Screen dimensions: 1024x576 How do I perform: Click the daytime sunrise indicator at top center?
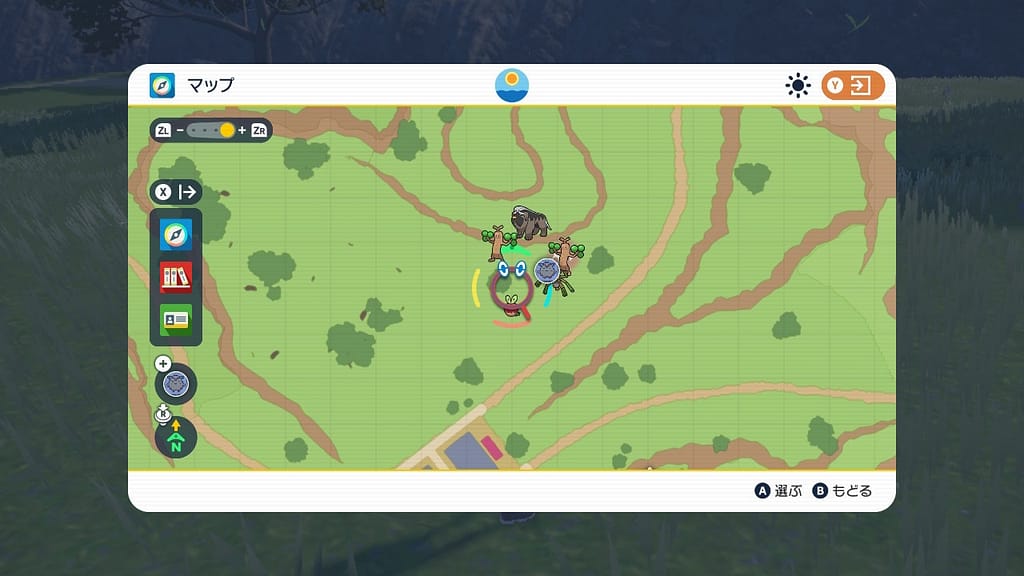pyautogui.click(x=512, y=85)
